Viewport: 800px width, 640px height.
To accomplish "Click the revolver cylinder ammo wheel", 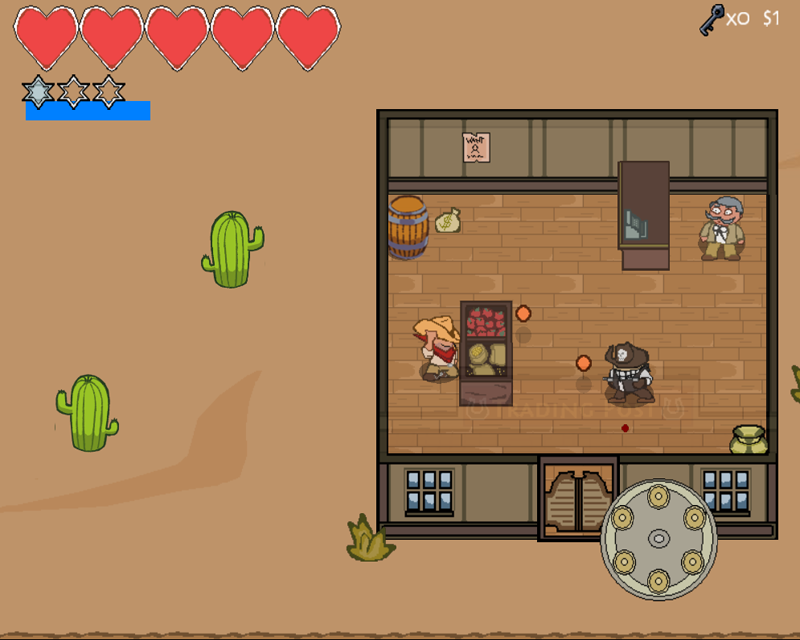I will pos(658,539).
